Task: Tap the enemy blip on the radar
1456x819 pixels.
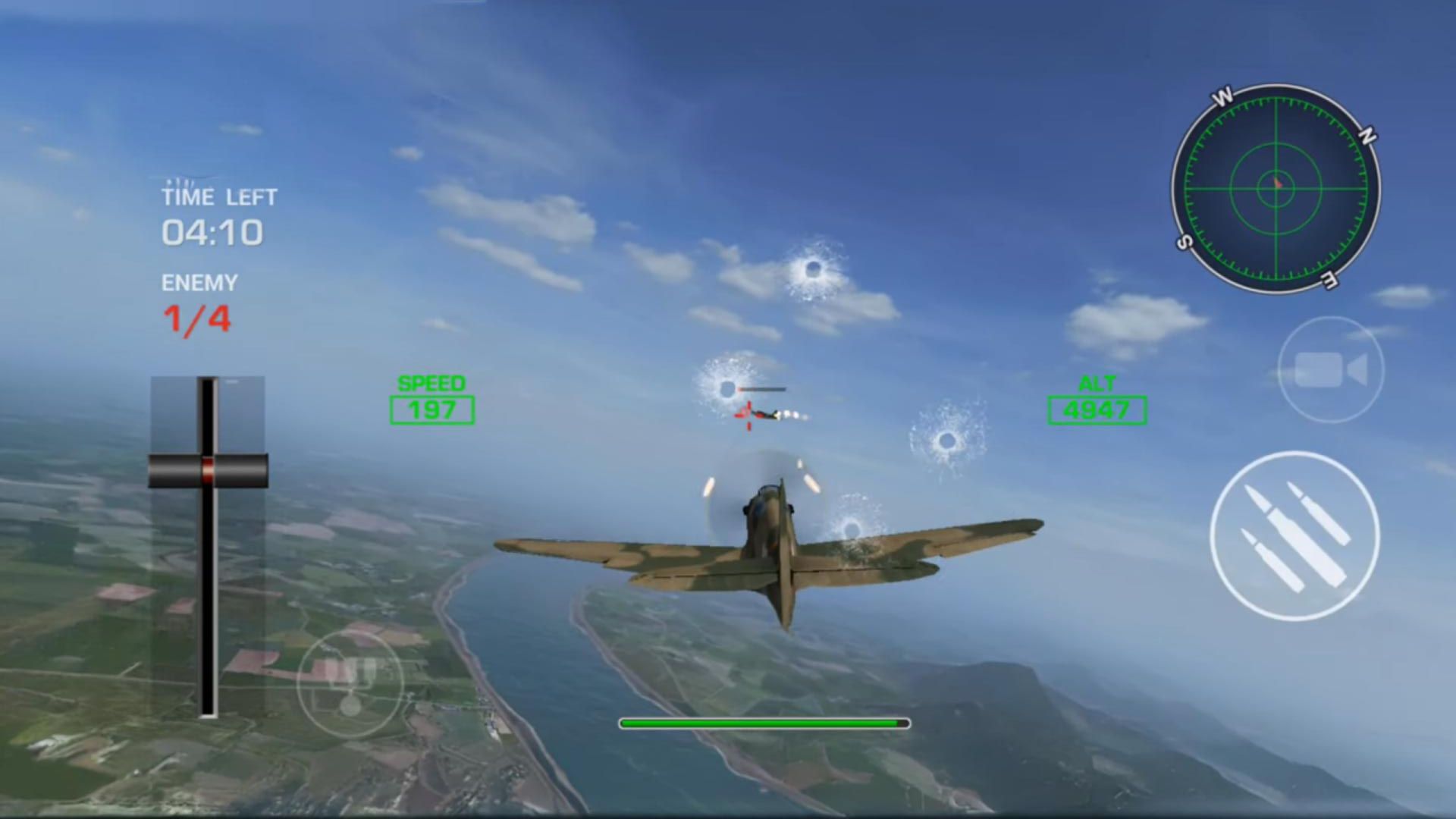Action: 1279,184
